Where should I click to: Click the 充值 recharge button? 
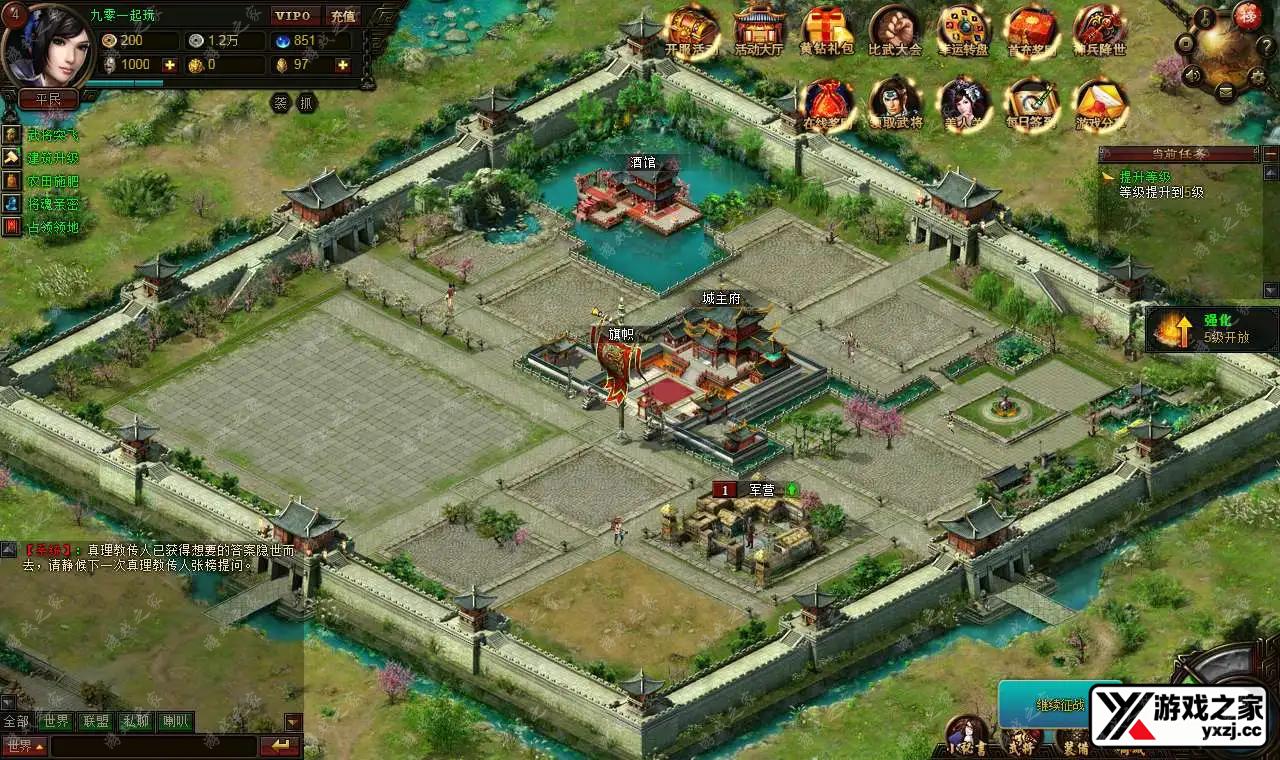coord(343,16)
